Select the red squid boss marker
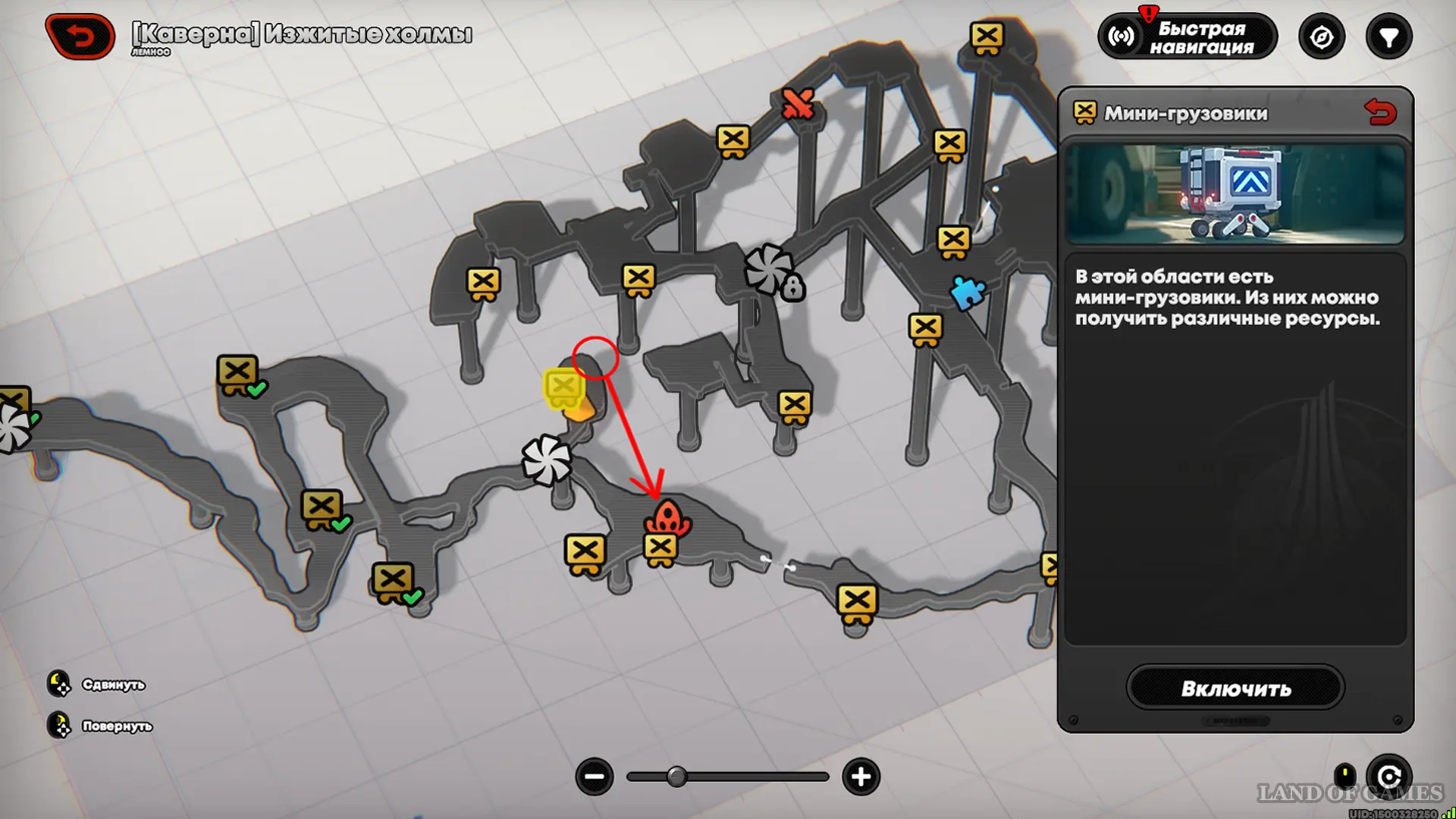The height and width of the screenshot is (819, 1456). tap(667, 517)
